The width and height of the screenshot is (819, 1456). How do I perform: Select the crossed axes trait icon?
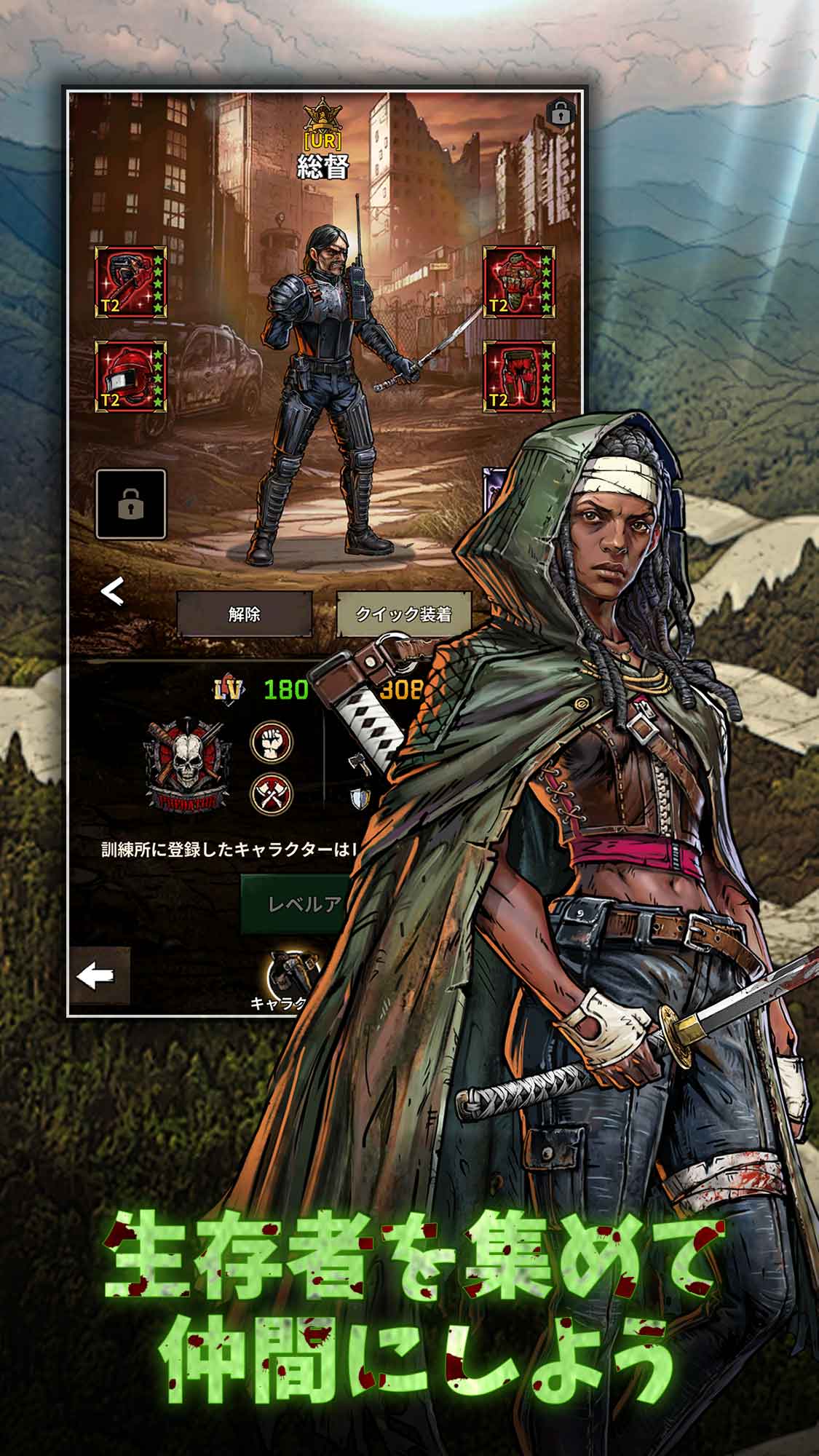tap(272, 793)
